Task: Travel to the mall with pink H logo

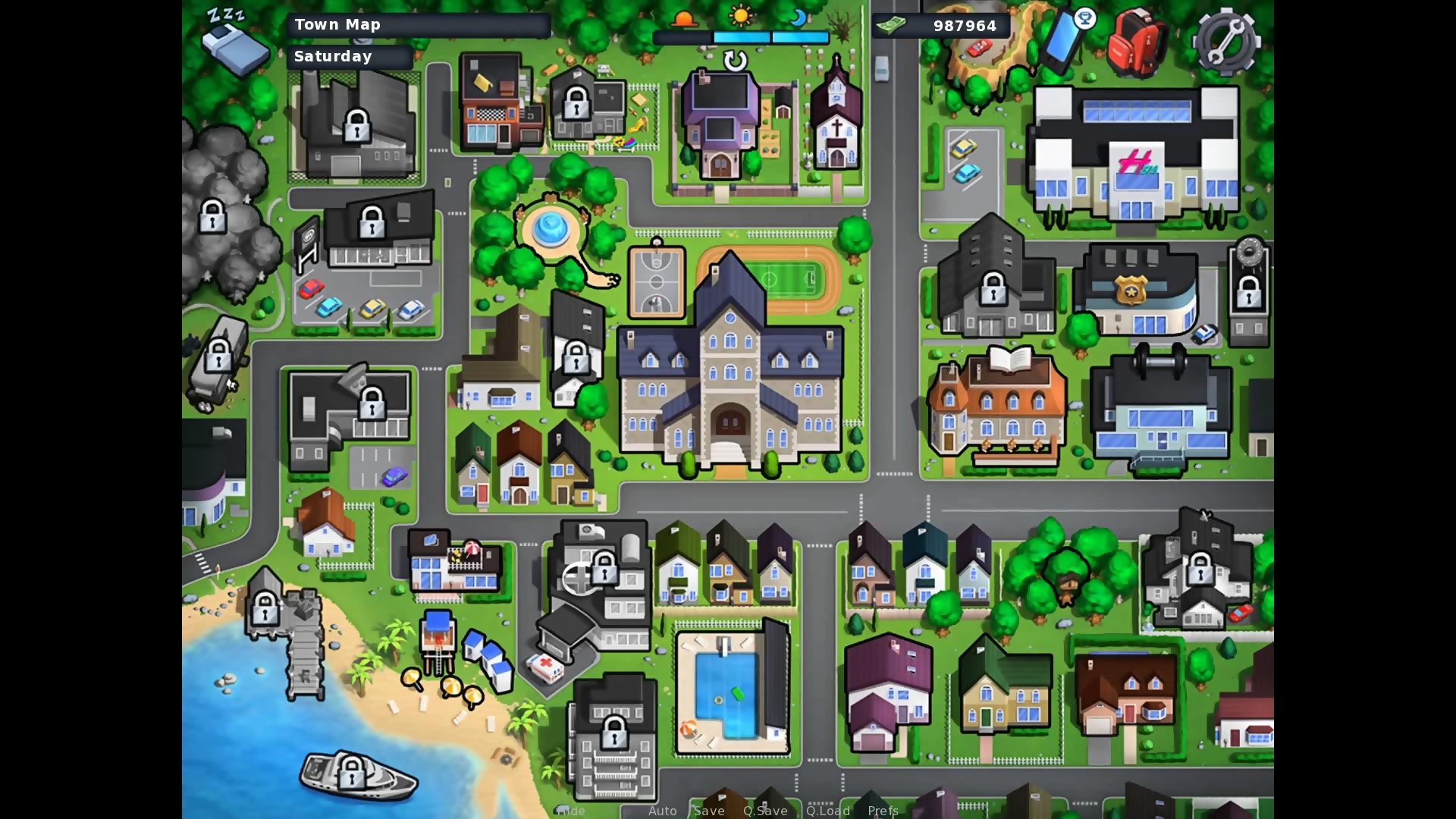Action: coord(1135,155)
